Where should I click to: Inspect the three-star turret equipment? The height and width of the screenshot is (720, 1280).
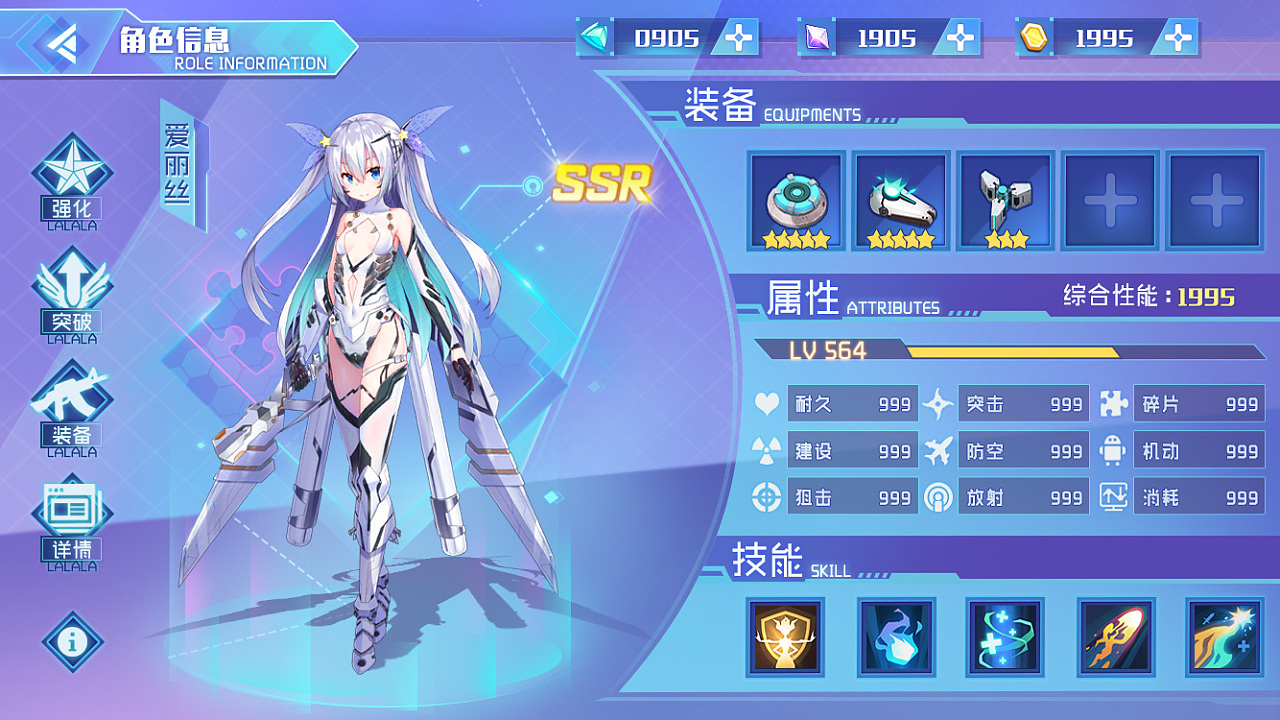1005,198
